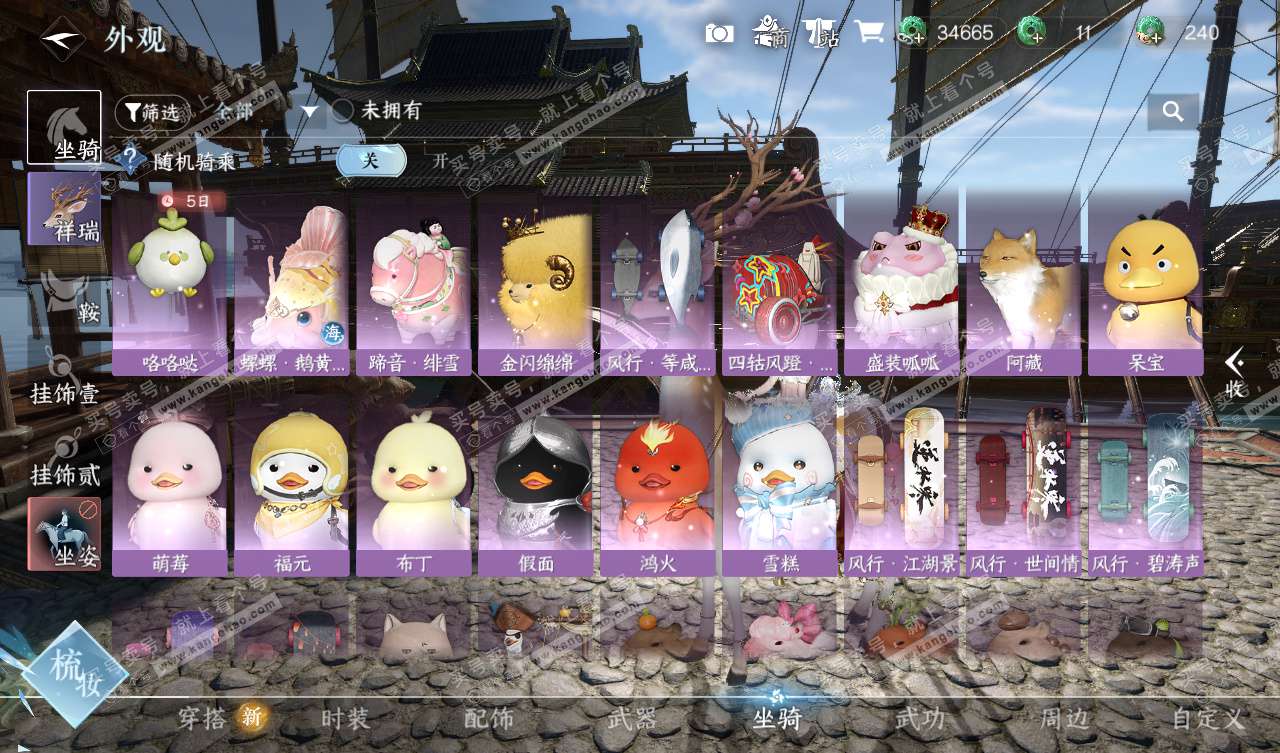The height and width of the screenshot is (753, 1280).
Task: Choose the 挂饰壹 accessory category
Action: coord(65,378)
